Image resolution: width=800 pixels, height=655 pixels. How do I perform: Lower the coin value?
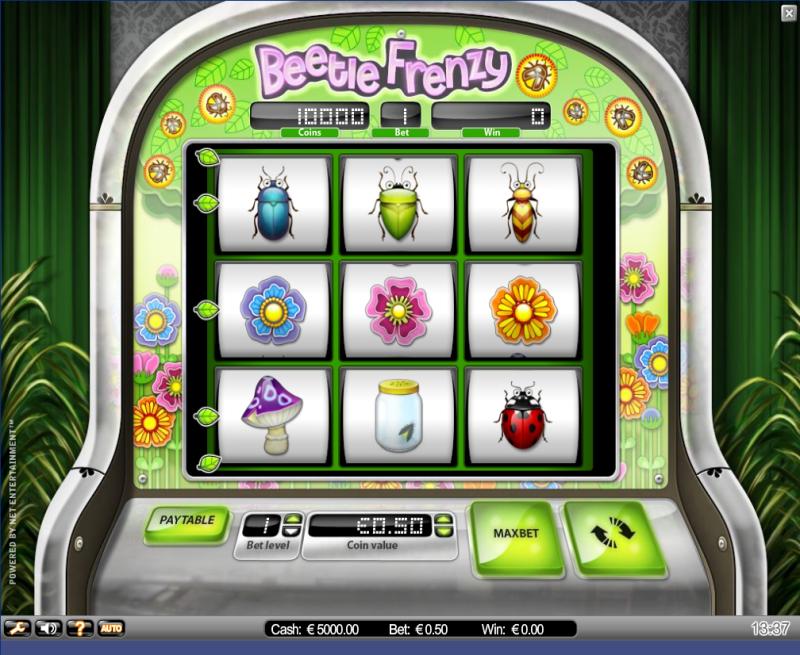pyautogui.click(x=443, y=531)
